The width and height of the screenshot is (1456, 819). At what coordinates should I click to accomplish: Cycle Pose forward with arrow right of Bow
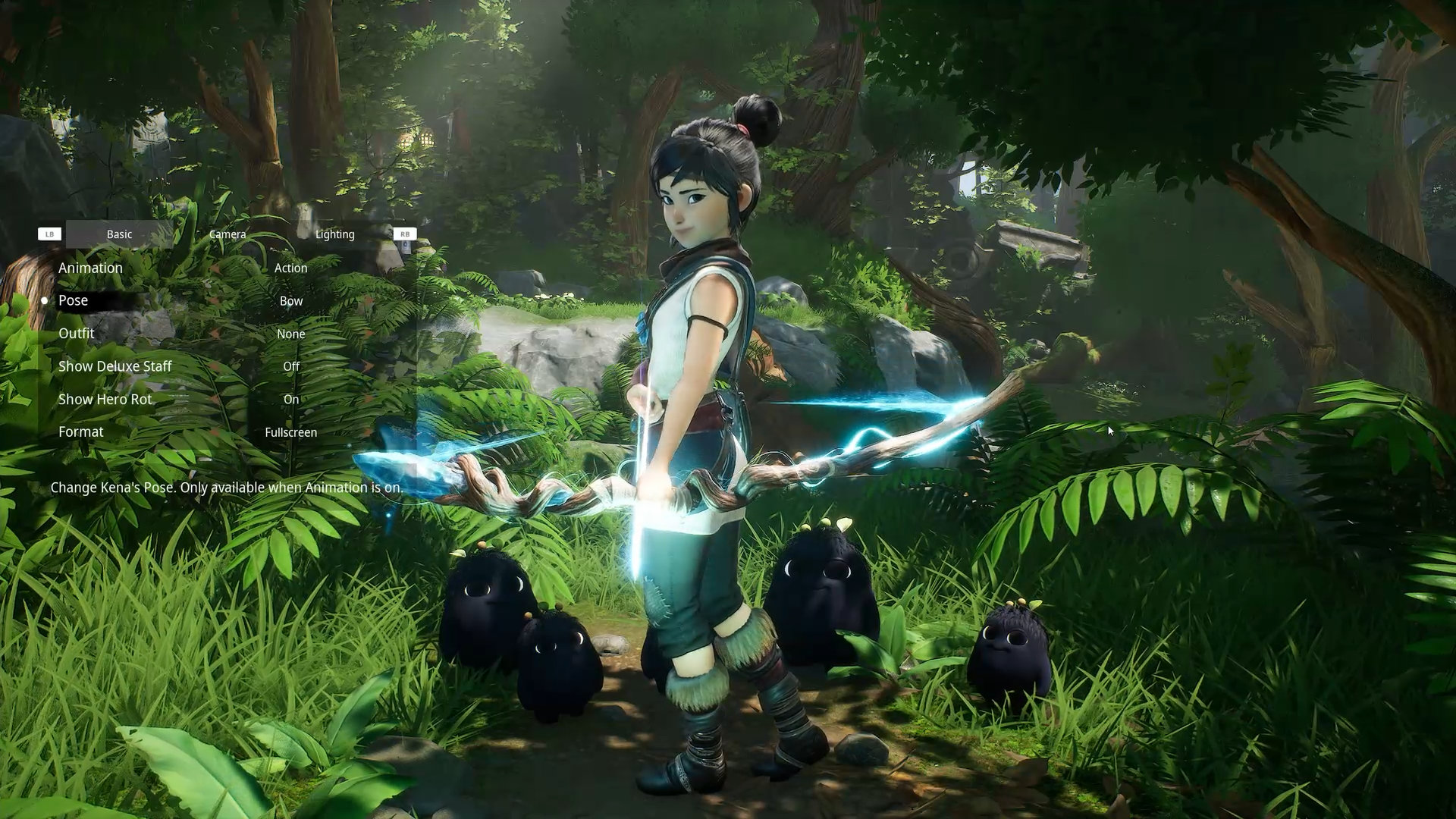point(369,301)
